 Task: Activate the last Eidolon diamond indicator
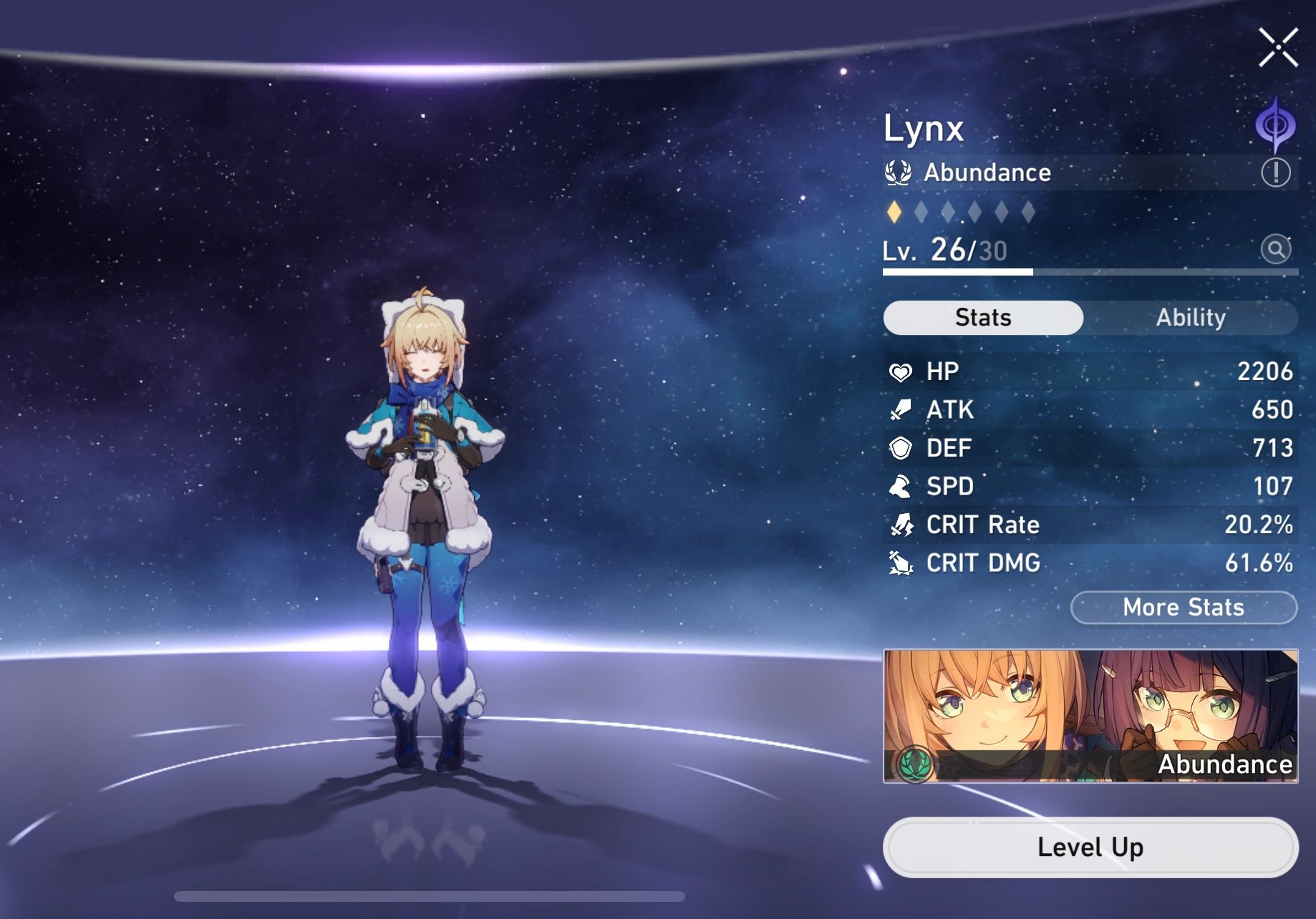tap(1030, 210)
